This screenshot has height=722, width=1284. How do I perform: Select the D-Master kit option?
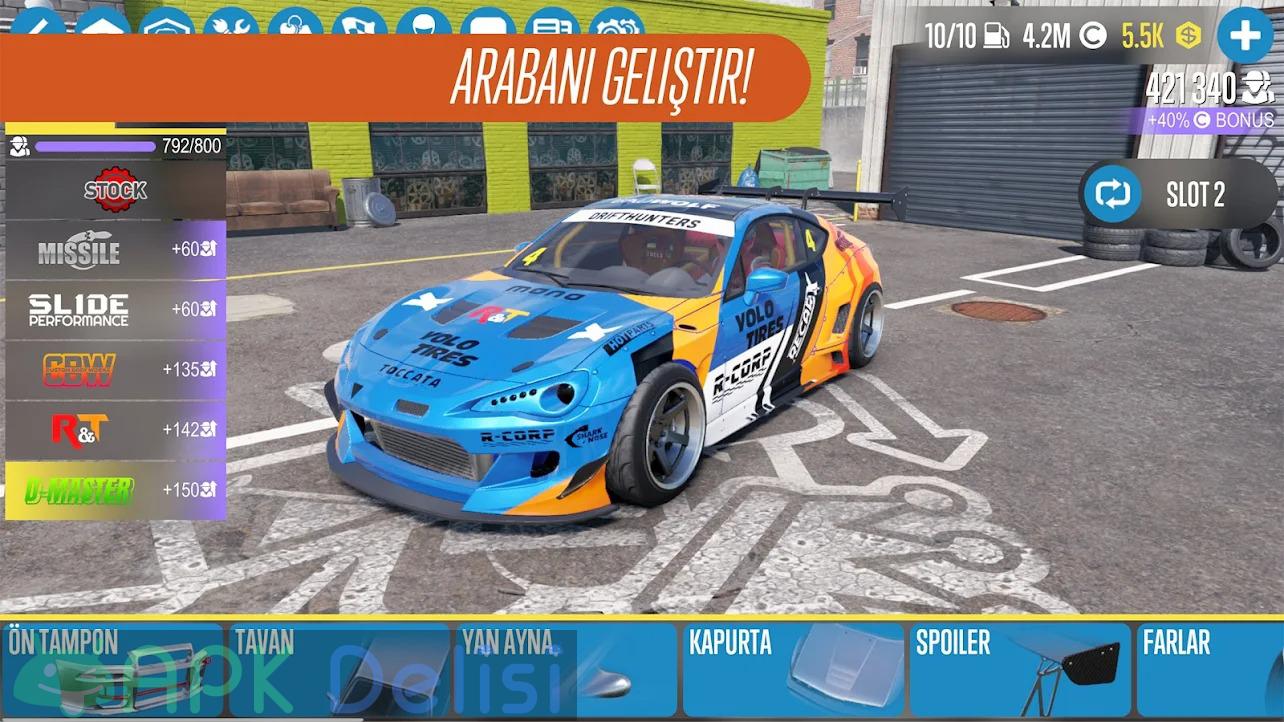tap(115, 490)
